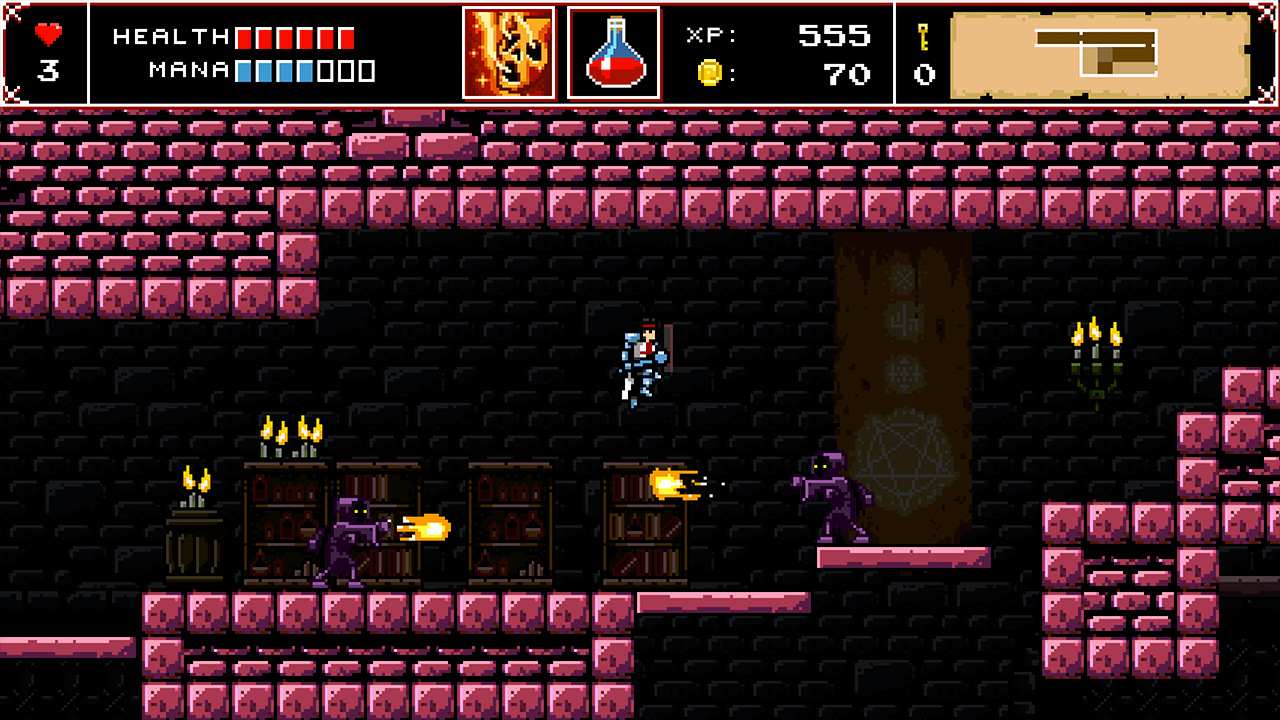The image size is (1280, 720).
Task: Click the coin count showing 70
Action: 848,73
